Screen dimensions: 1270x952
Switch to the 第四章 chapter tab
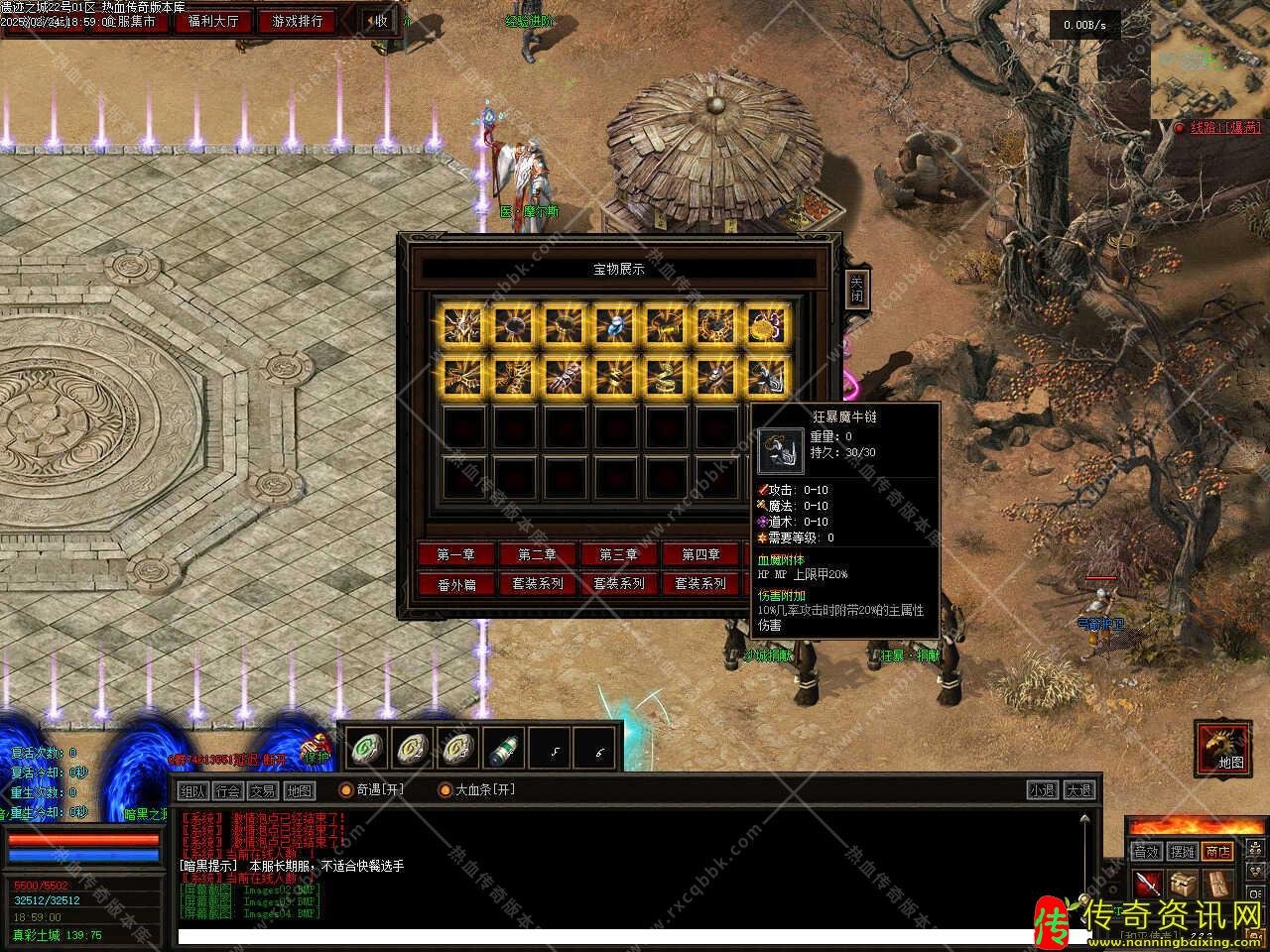700,554
